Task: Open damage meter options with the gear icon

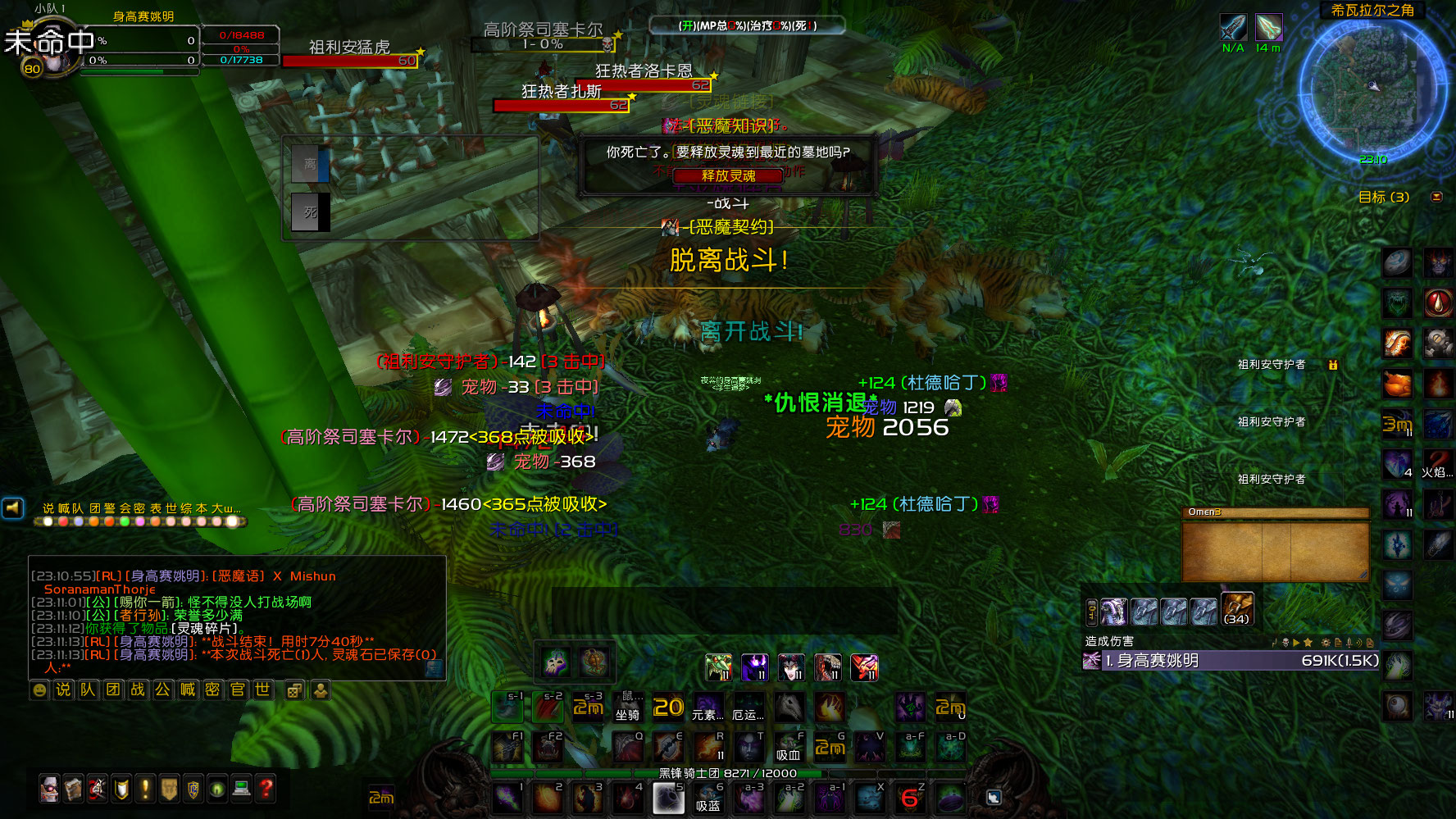Action: [1326, 642]
